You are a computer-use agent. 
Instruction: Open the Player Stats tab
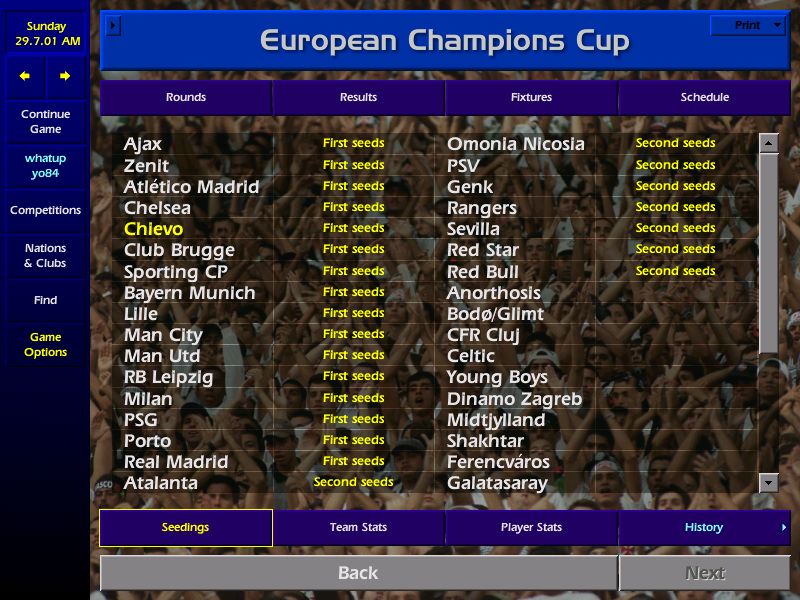531,527
